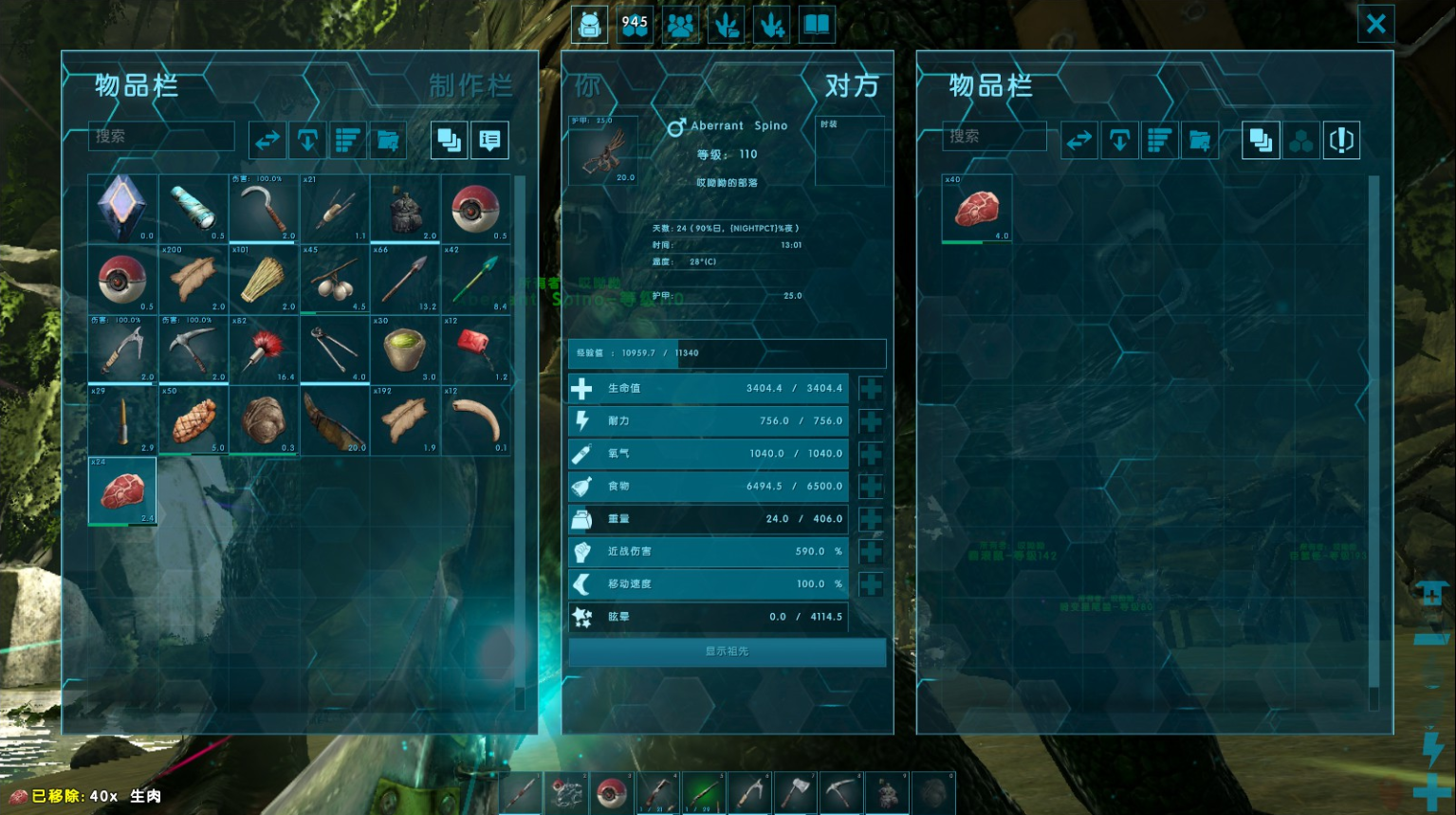This screenshot has height=815, width=1456.
Task: Open the tribe members icon at top
Action: [x=680, y=25]
